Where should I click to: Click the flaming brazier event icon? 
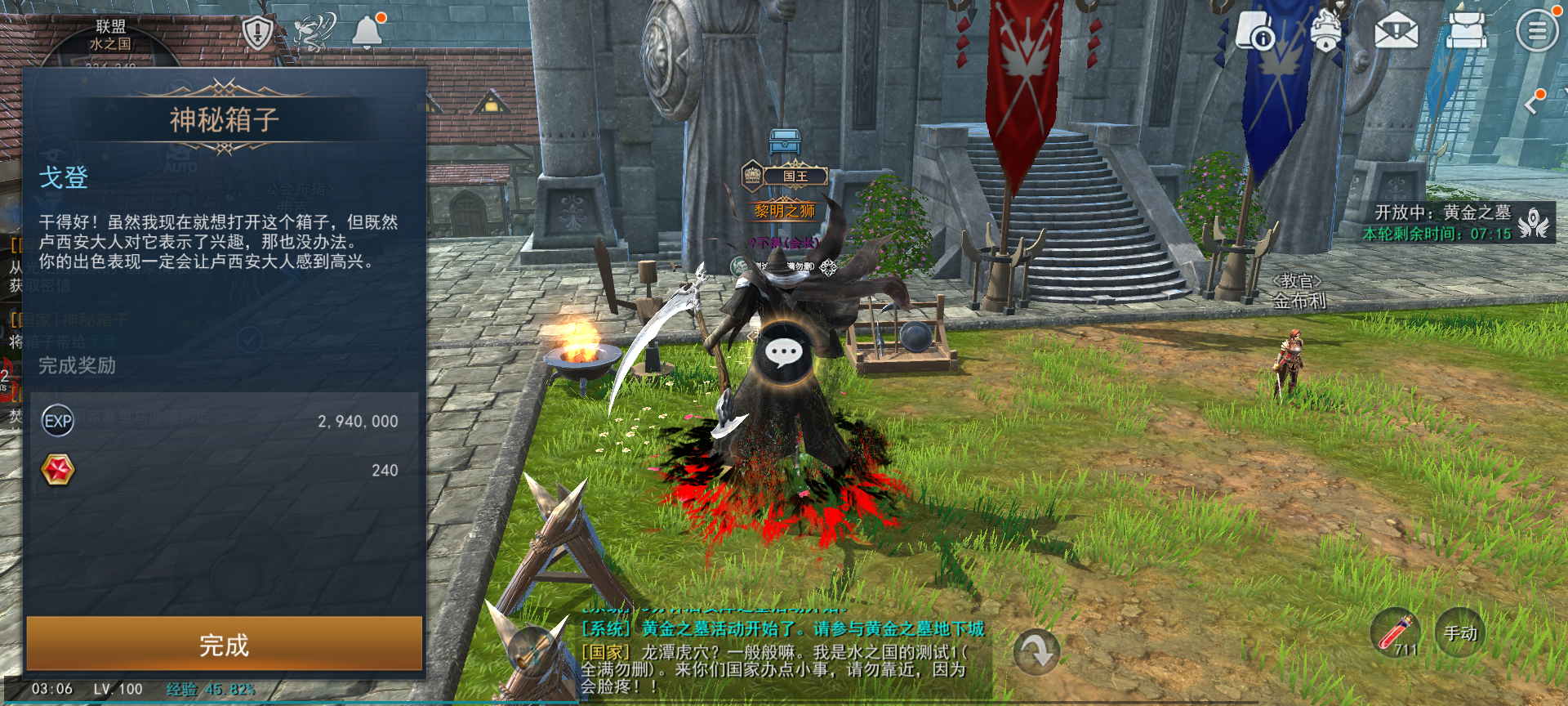pos(1325,31)
